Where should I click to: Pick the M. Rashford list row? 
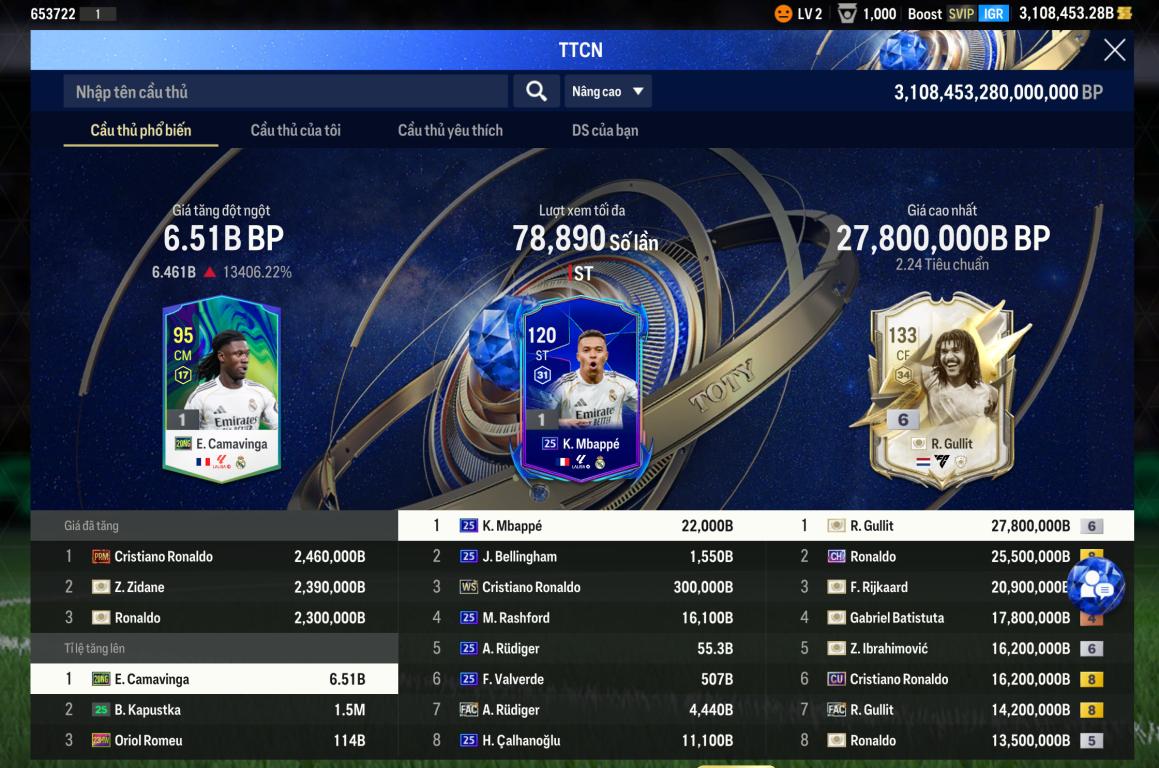582,618
